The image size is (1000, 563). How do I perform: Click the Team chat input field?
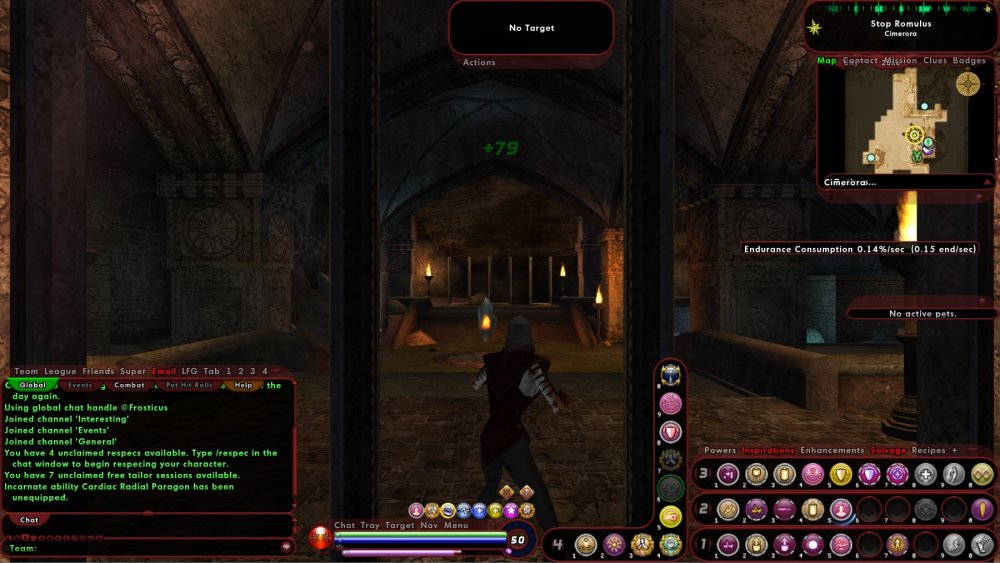click(150, 548)
